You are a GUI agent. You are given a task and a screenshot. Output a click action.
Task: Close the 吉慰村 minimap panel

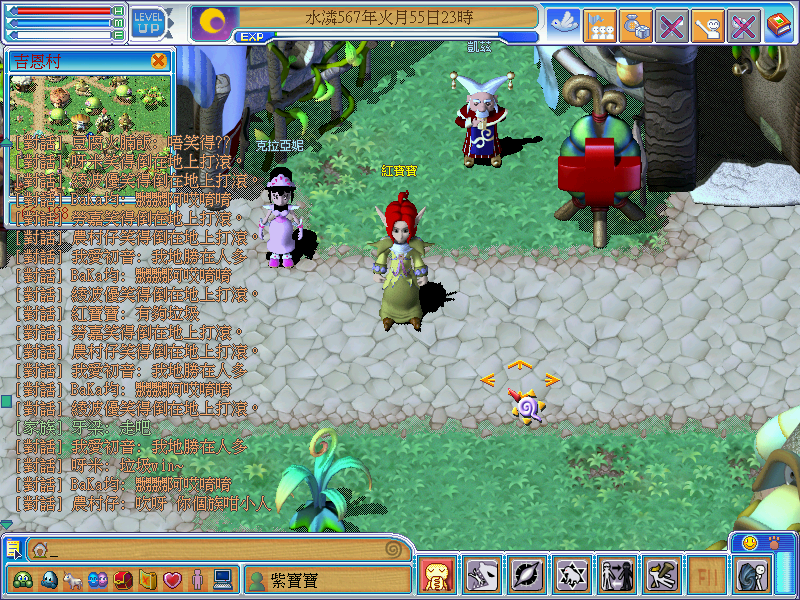click(158, 61)
